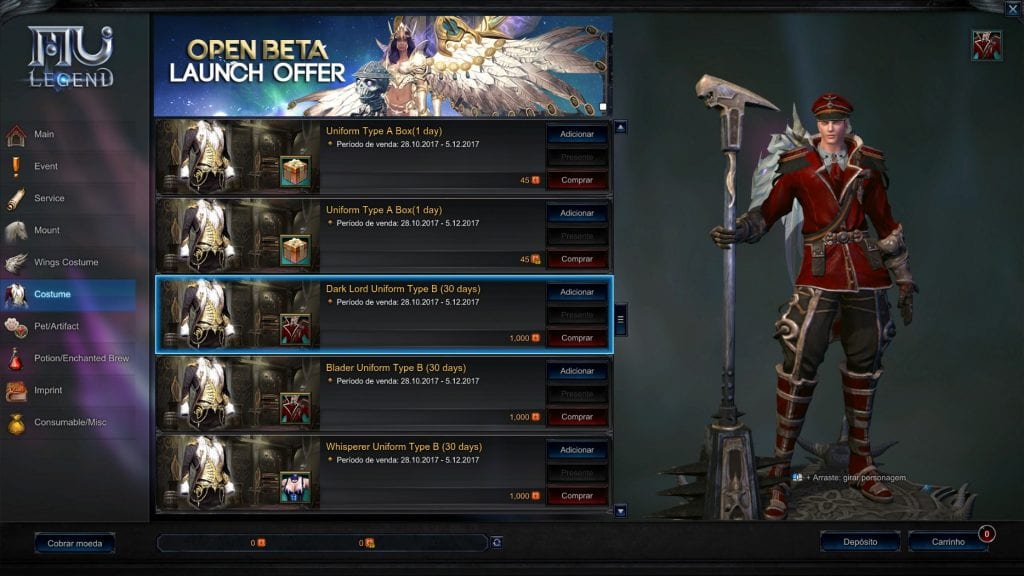Show the Wings Costume category
The width and height of the screenshot is (1024, 576).
pos(66,263)
